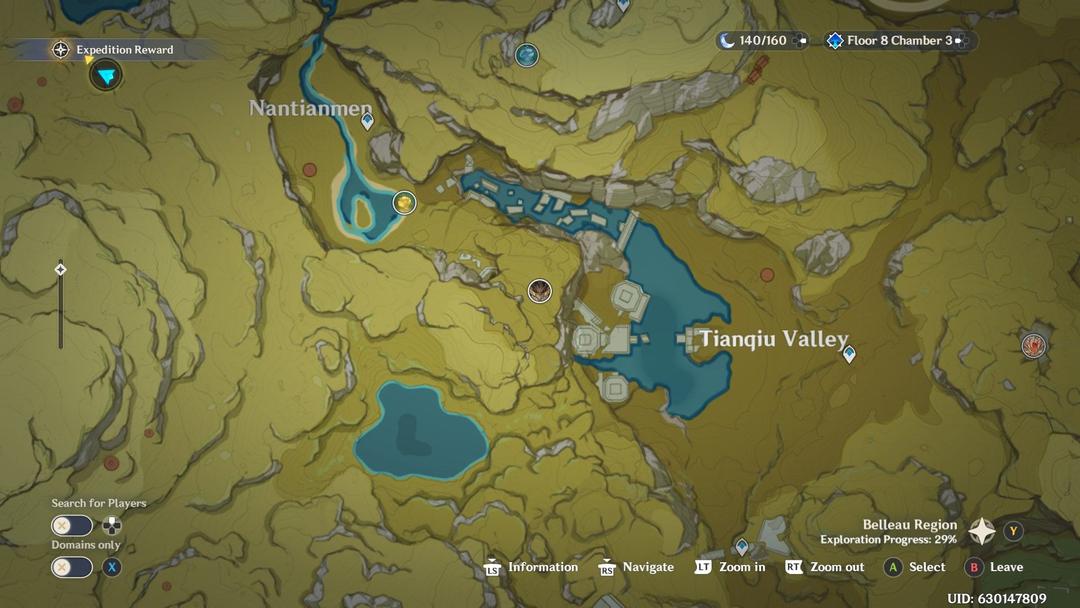Click the teal triangle quest marker icon
The height and width of the screenshot is (608, 1080).
[x=105, y=75]
